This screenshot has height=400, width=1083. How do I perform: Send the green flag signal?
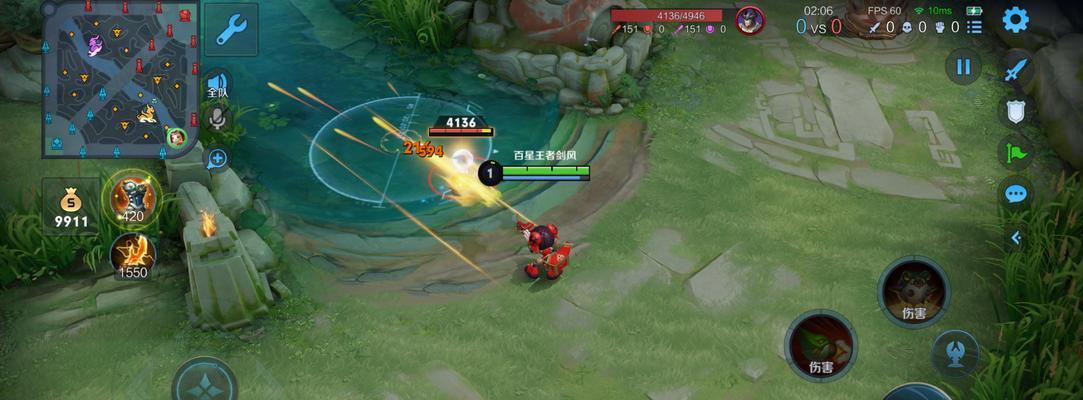coord(1016,153)
